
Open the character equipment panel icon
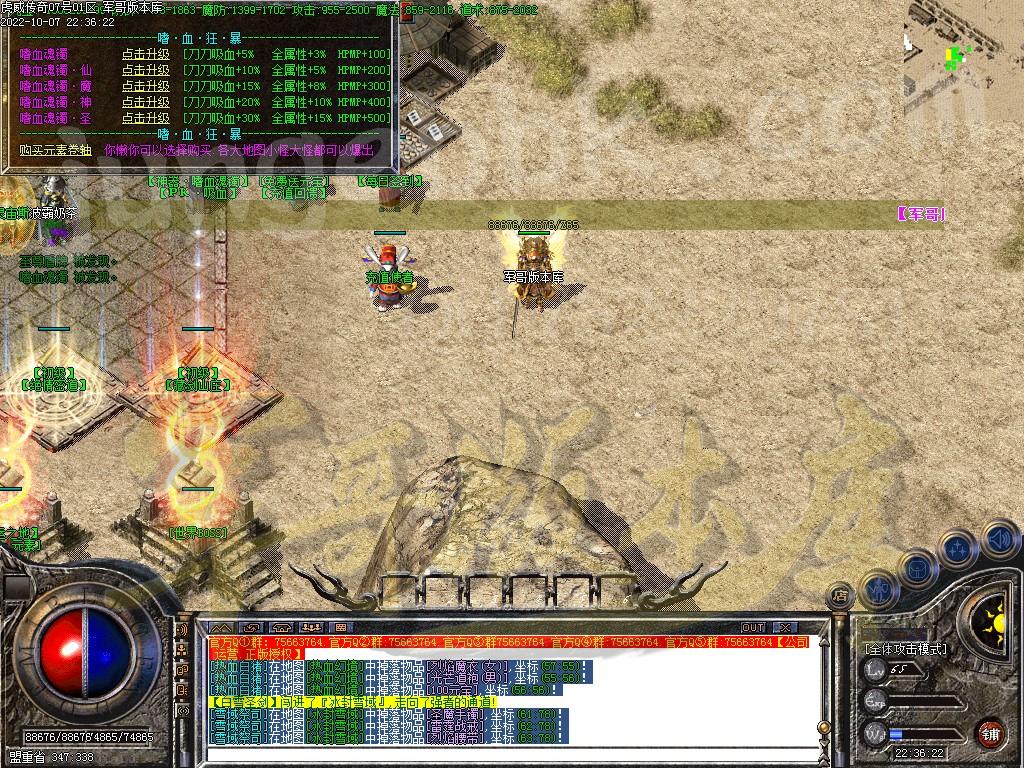tap(879, 590)
